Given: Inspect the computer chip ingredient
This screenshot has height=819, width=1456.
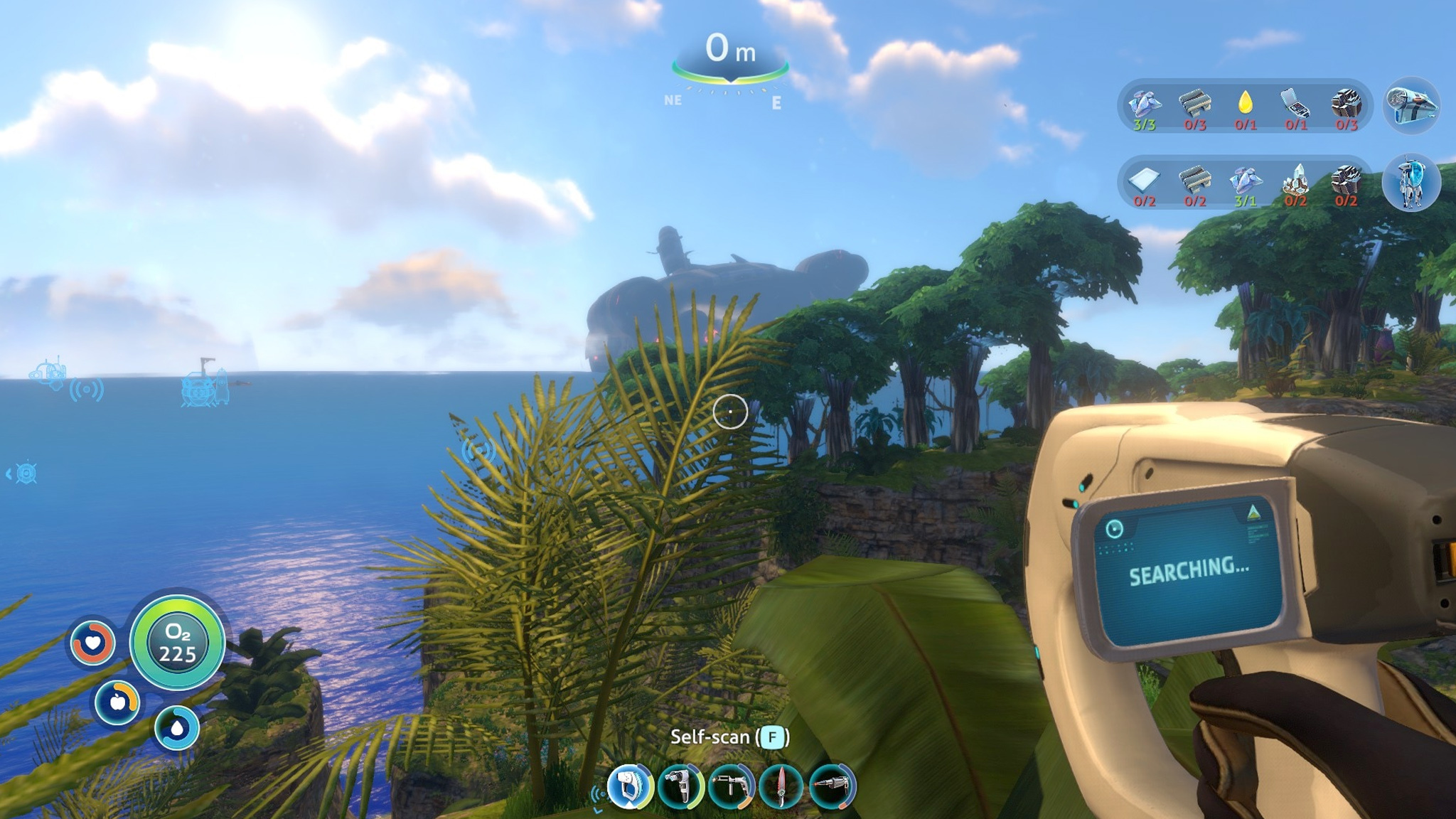Looking at the screenshot, I should [x=1295, y=105].
